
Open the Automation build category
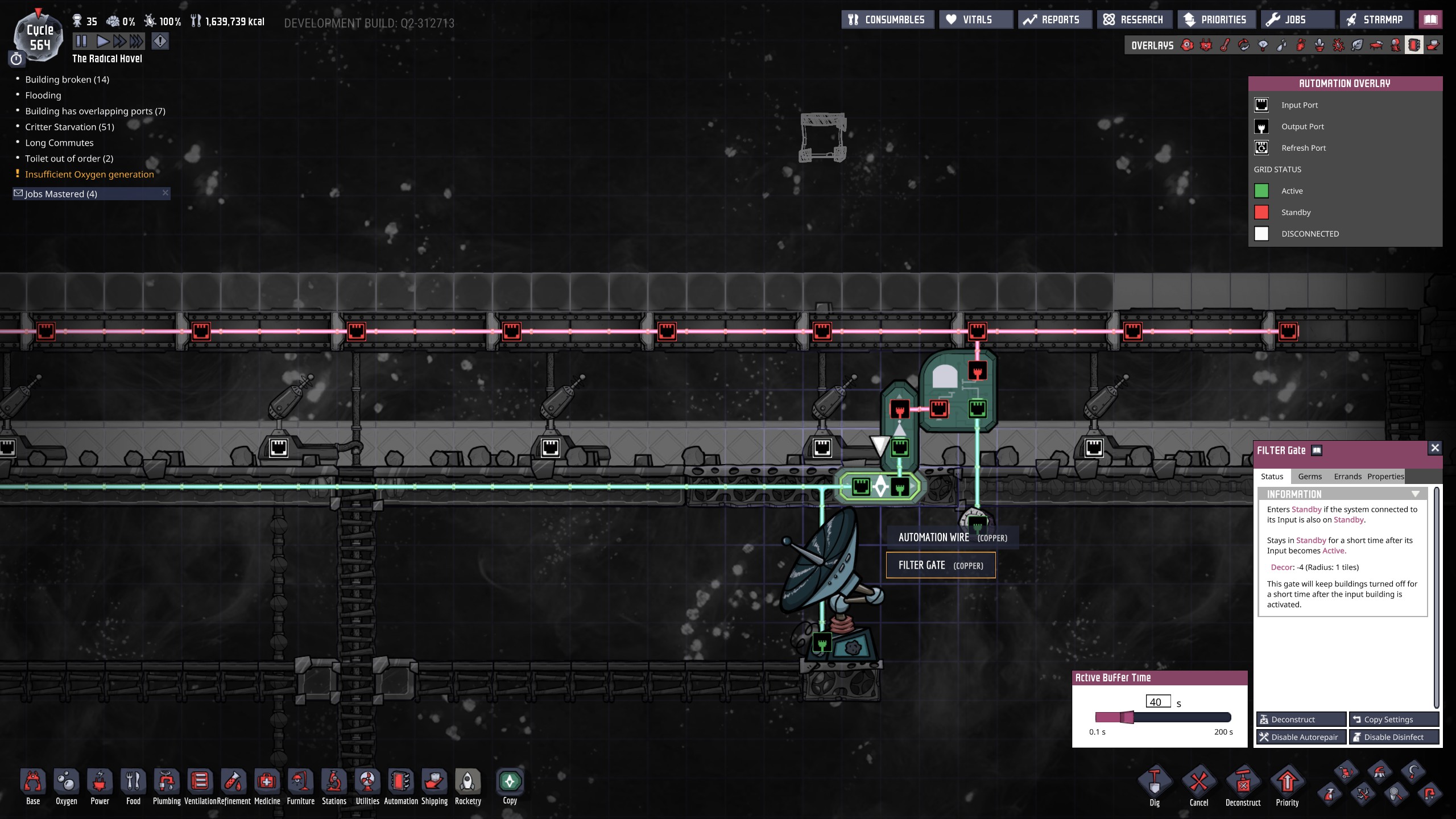pyautogui.click(x=401, y=786)
